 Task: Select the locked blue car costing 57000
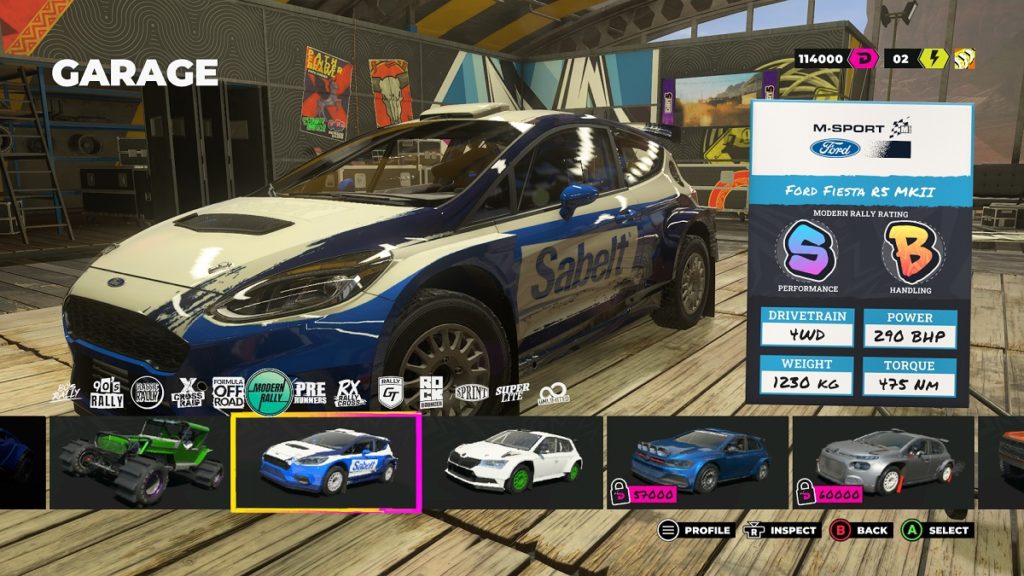(x=699, y=462)
